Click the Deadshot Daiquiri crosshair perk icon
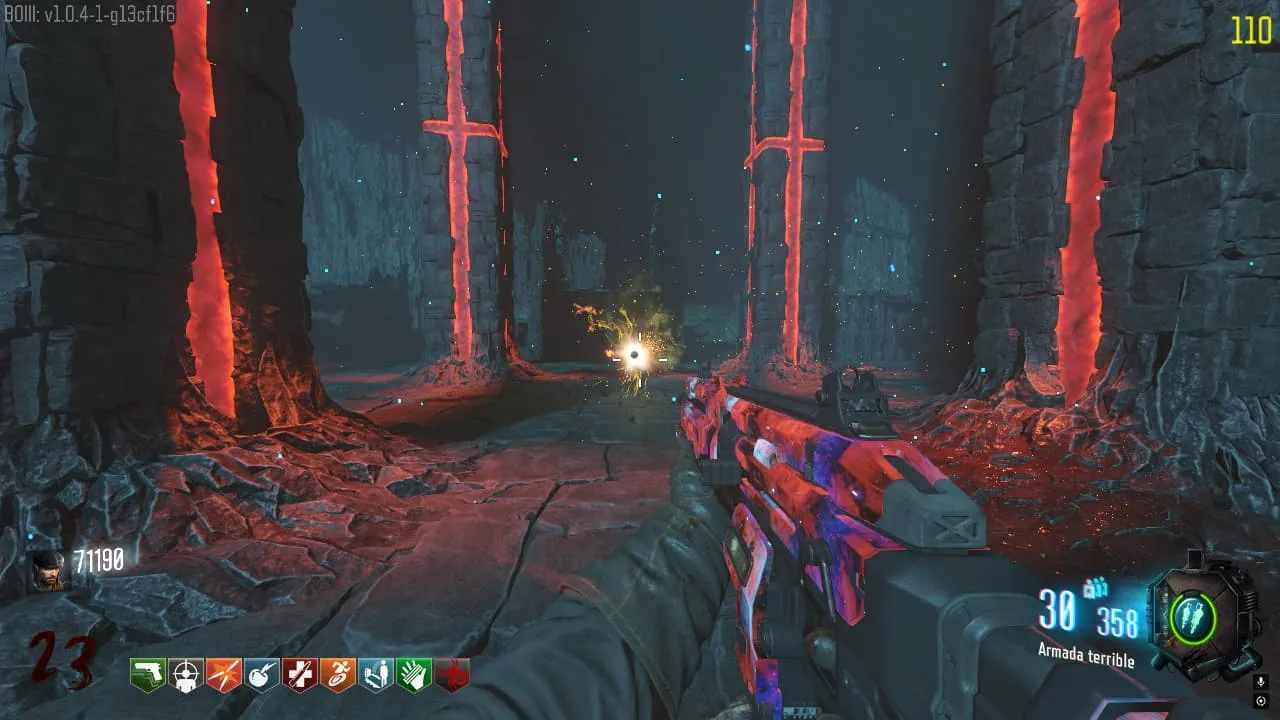This screenshot has width=1280, height=720. coord(186,676)
